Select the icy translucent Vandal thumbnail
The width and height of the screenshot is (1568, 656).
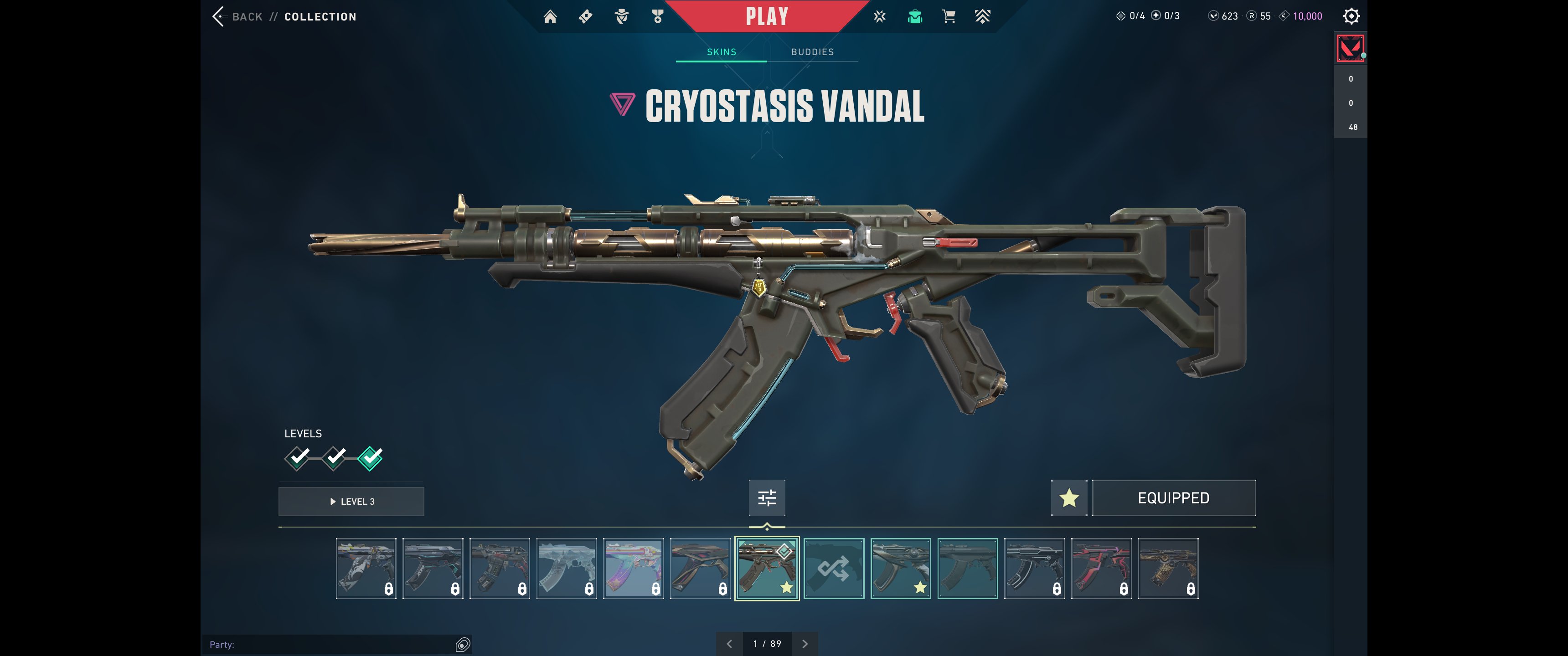tap(566, 569)
